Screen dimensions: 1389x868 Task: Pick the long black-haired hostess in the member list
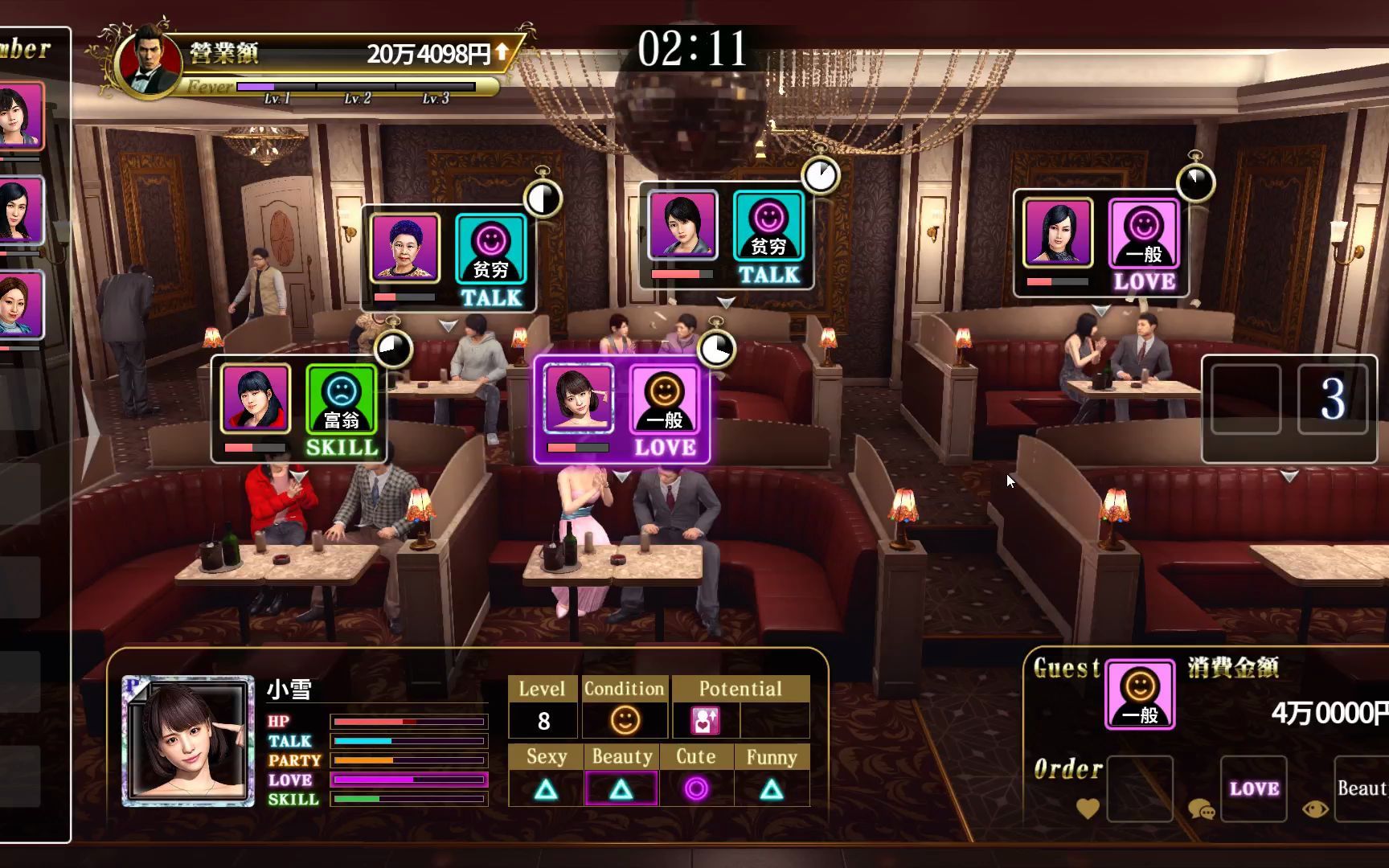point(20,211)
